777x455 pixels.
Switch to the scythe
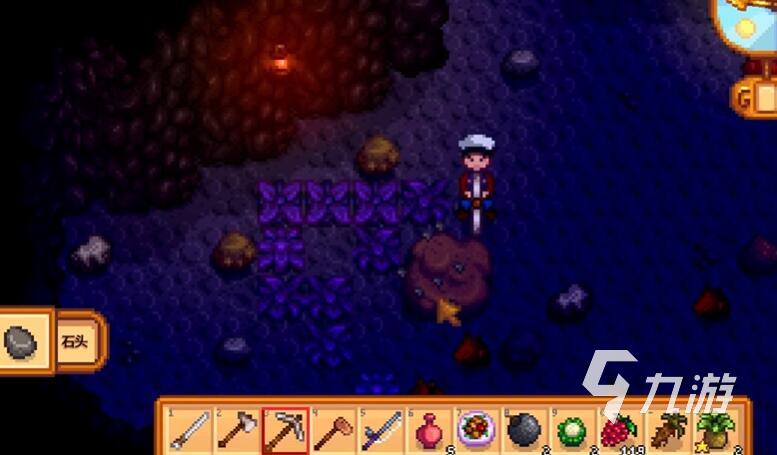(380, 430)
